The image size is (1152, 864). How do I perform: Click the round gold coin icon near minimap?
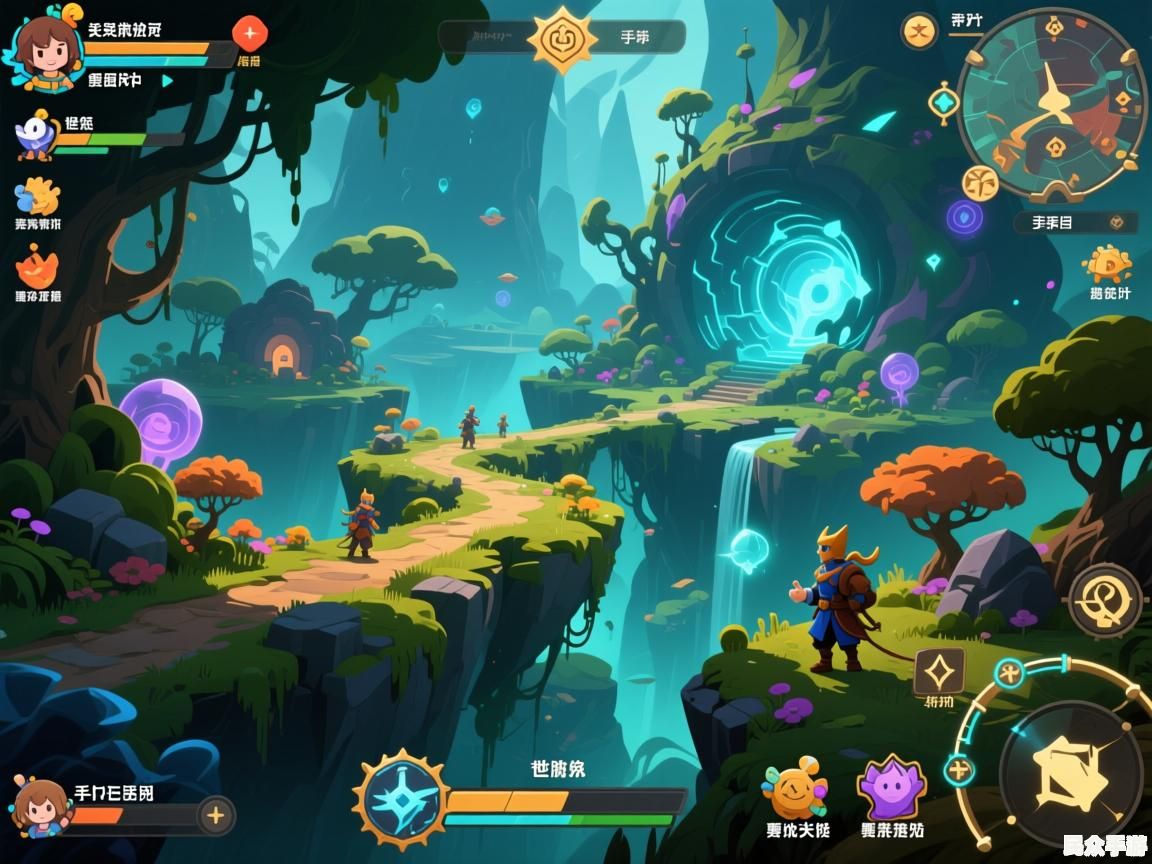click(919, 31)
